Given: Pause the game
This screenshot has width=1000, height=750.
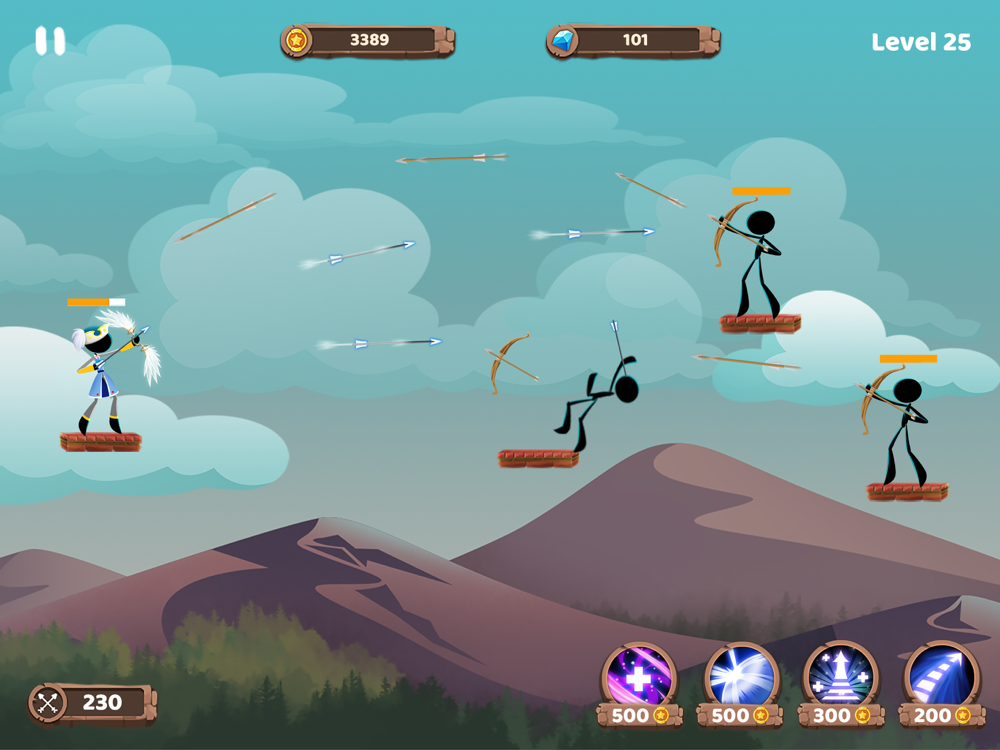Looking at the screenshot, I should (x=50, y=41).
